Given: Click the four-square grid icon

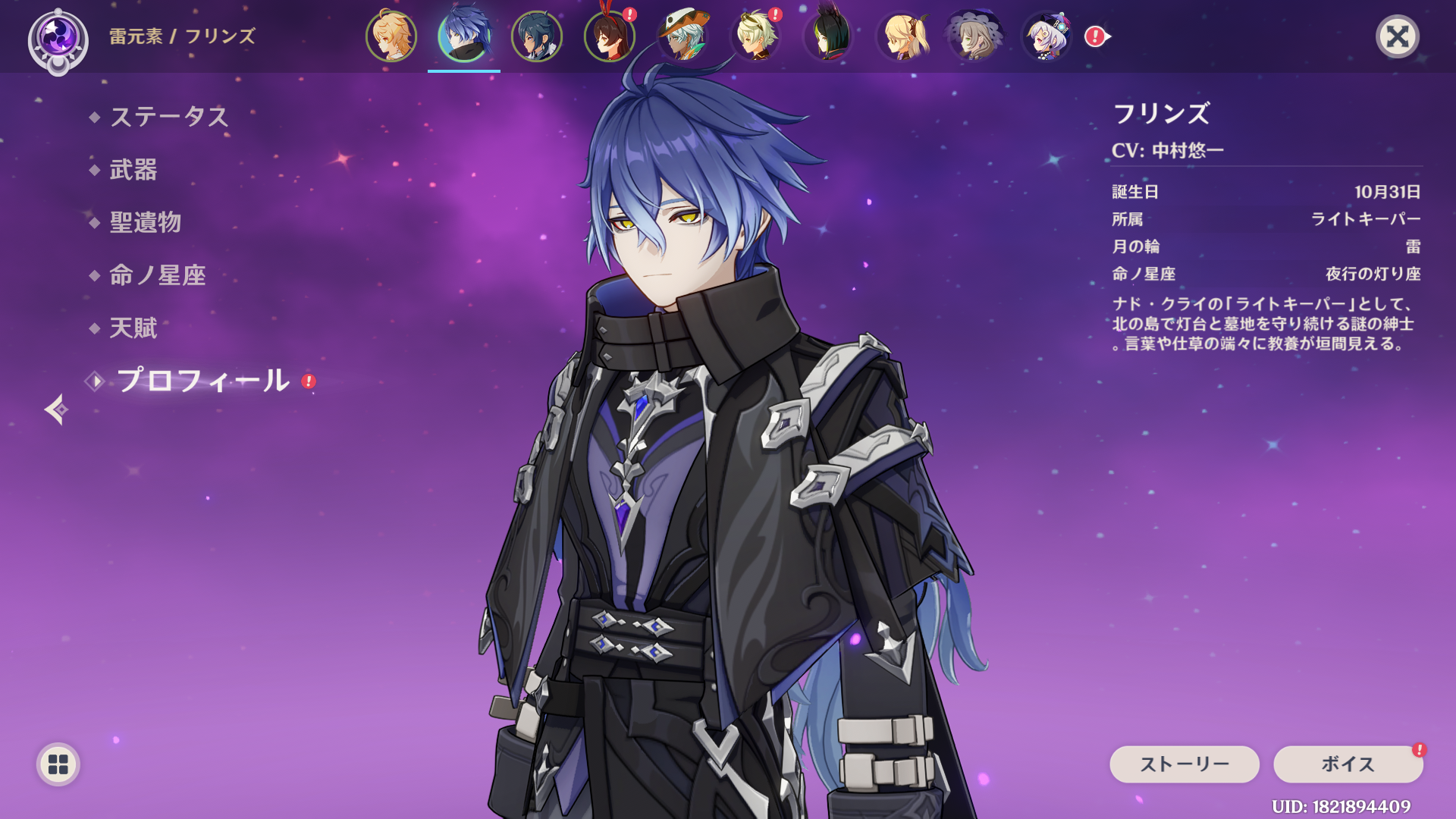Looking at the screenshot, I should (x=58, y=764).
